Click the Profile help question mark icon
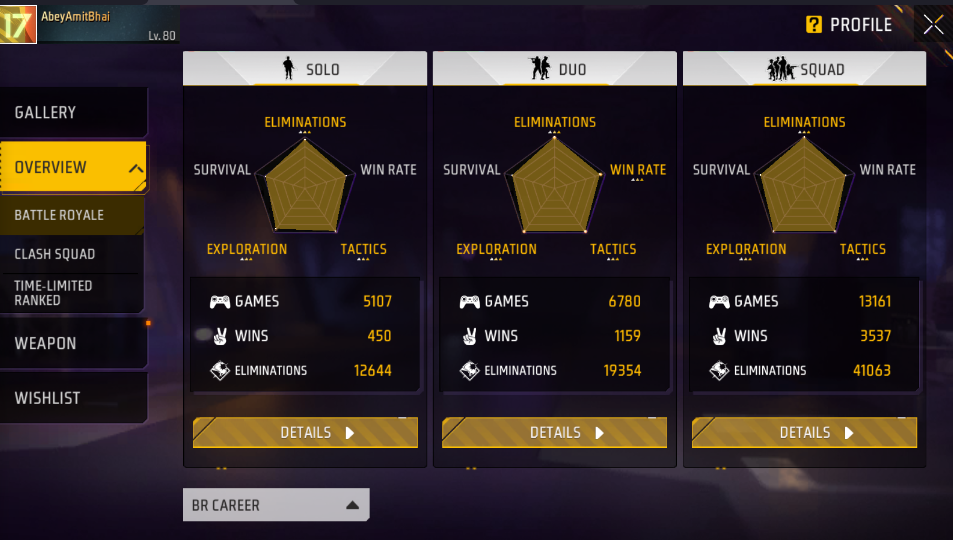This screenshot has width=953, height=540. pos(814,25)
